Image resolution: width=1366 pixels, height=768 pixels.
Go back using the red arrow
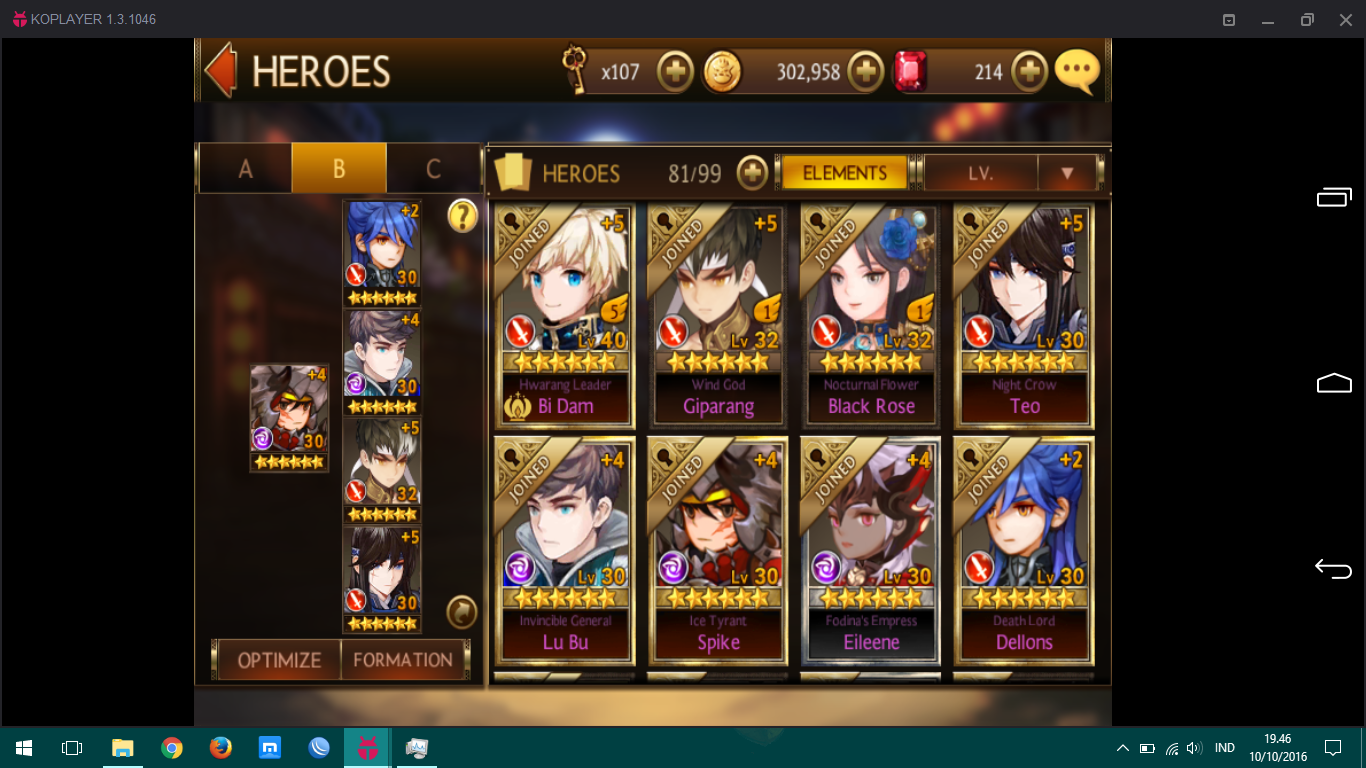point(220,70)
